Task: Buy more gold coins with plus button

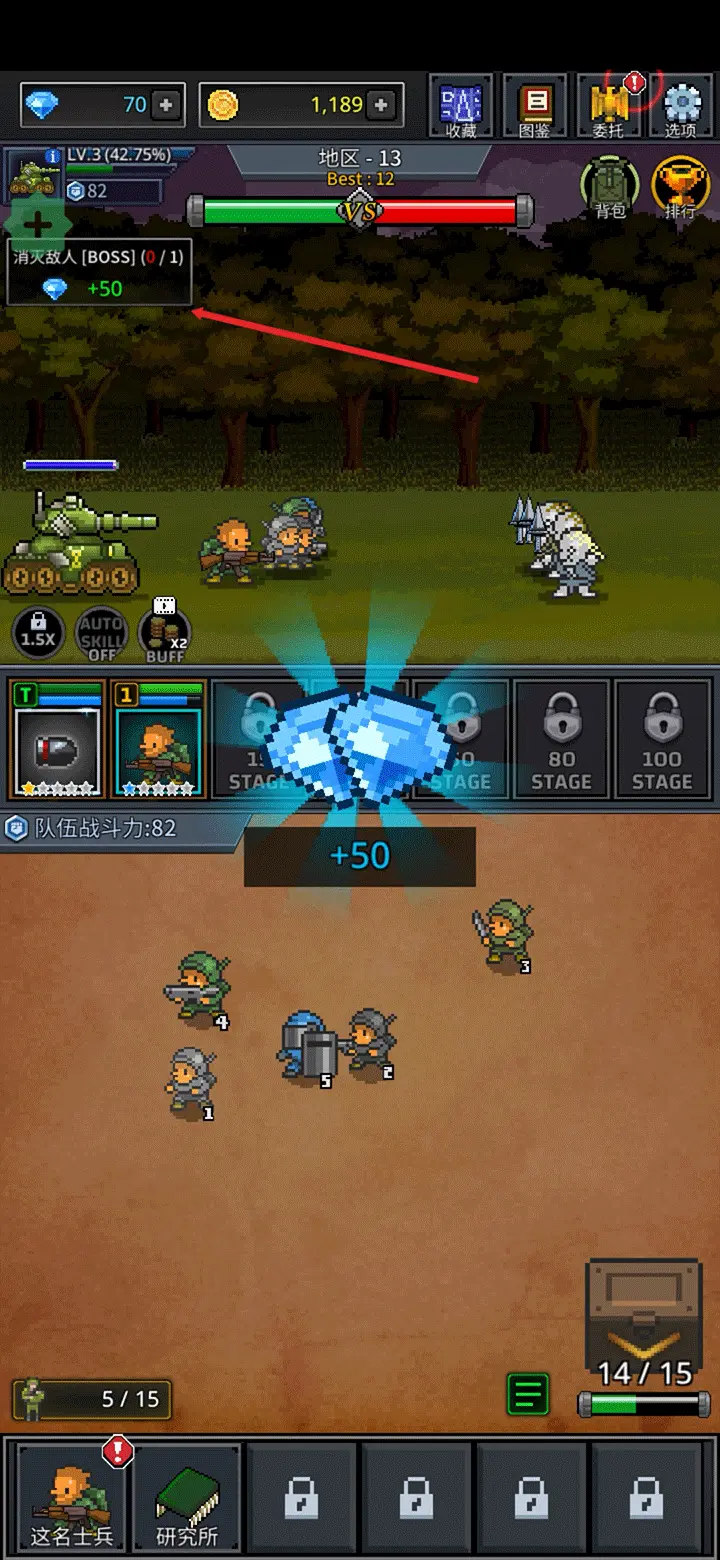Action: click(380, 105)
